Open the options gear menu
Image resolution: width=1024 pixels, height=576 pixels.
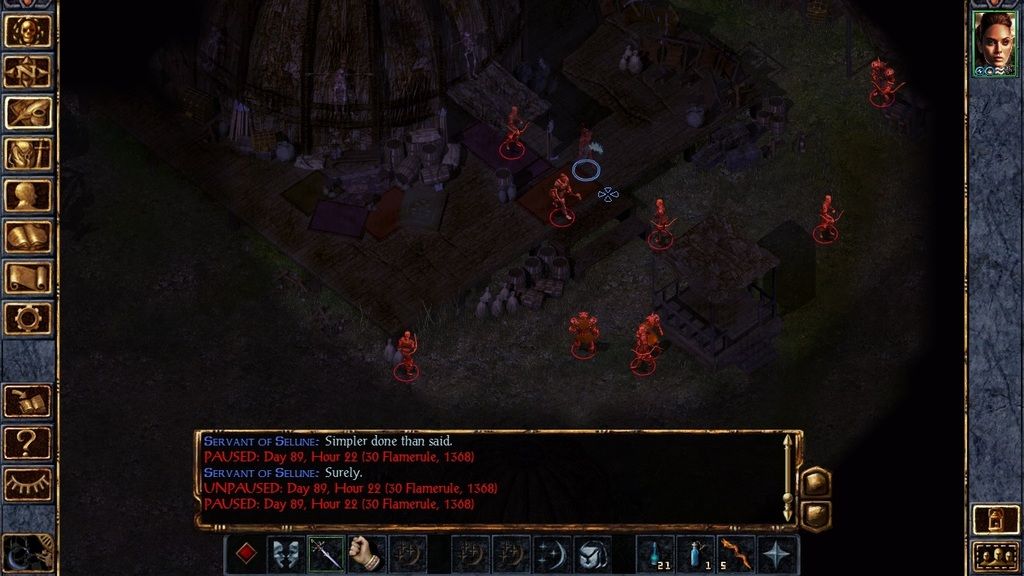click(x=28, y=319)
